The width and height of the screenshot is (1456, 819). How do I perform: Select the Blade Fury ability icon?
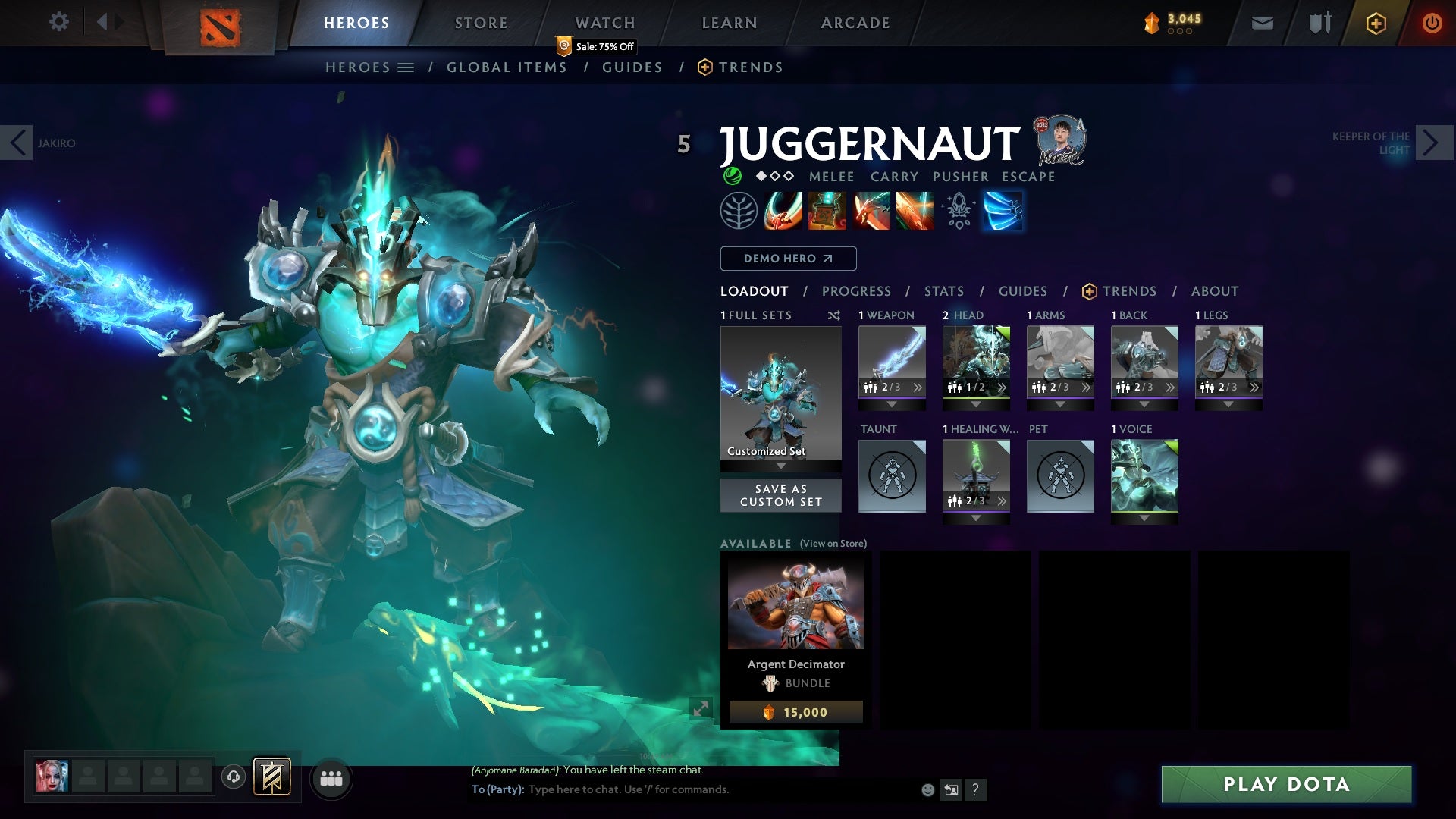coord(782,211)
